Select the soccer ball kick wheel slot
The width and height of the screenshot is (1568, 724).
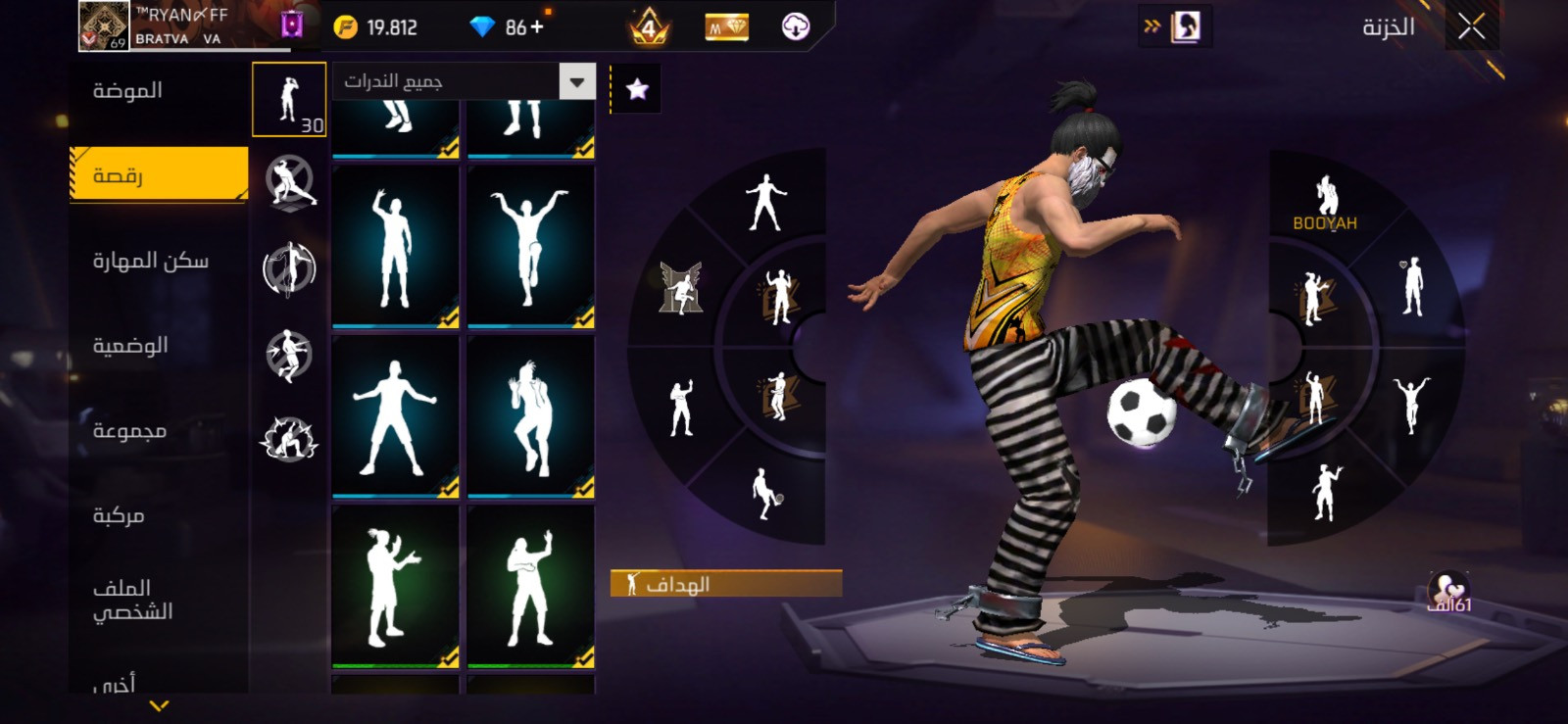pyautogui.click(x=766, y=493)
